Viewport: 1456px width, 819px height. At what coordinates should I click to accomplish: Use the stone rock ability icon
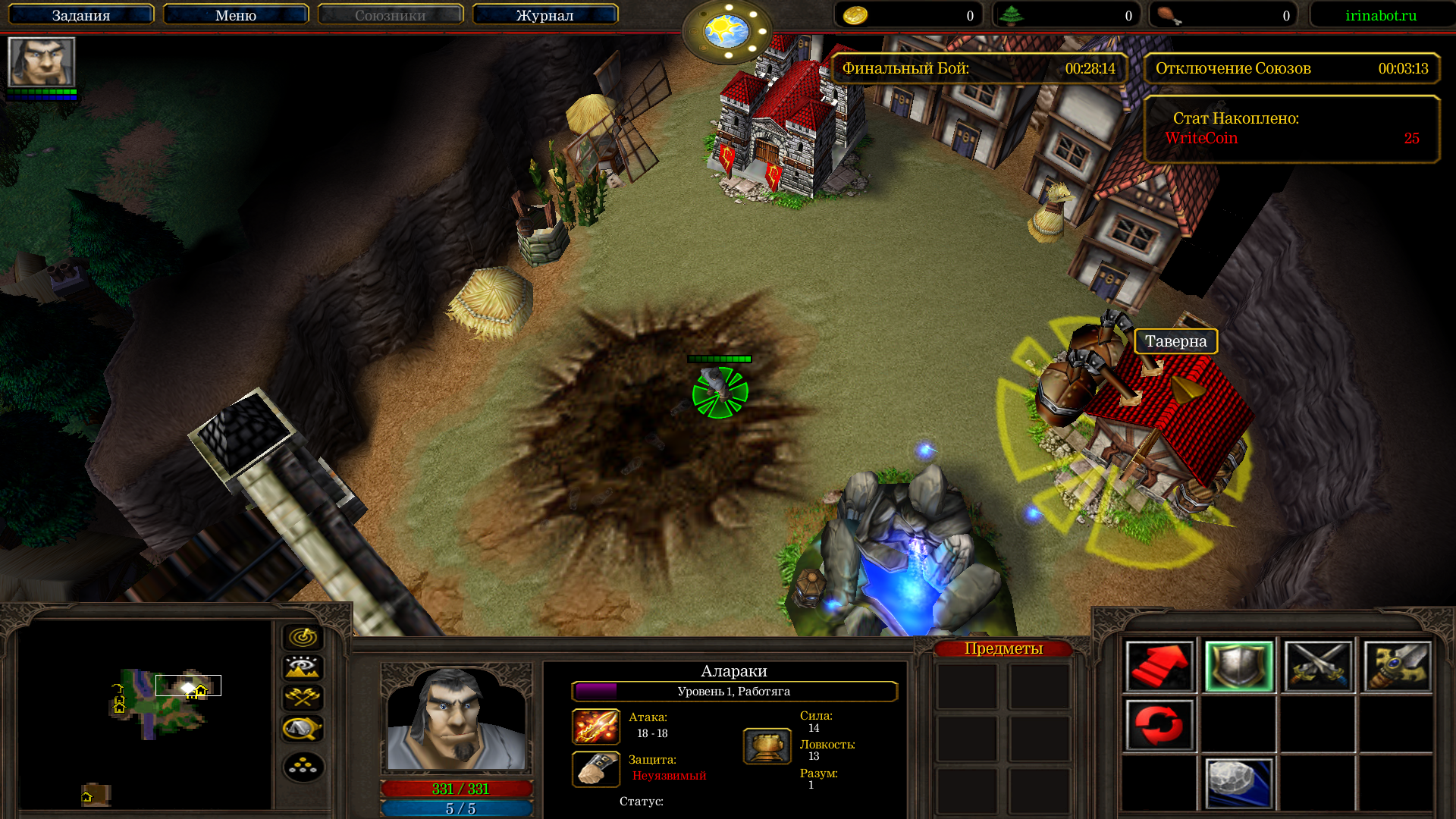pyautogui.click(x=1238, y=783)
